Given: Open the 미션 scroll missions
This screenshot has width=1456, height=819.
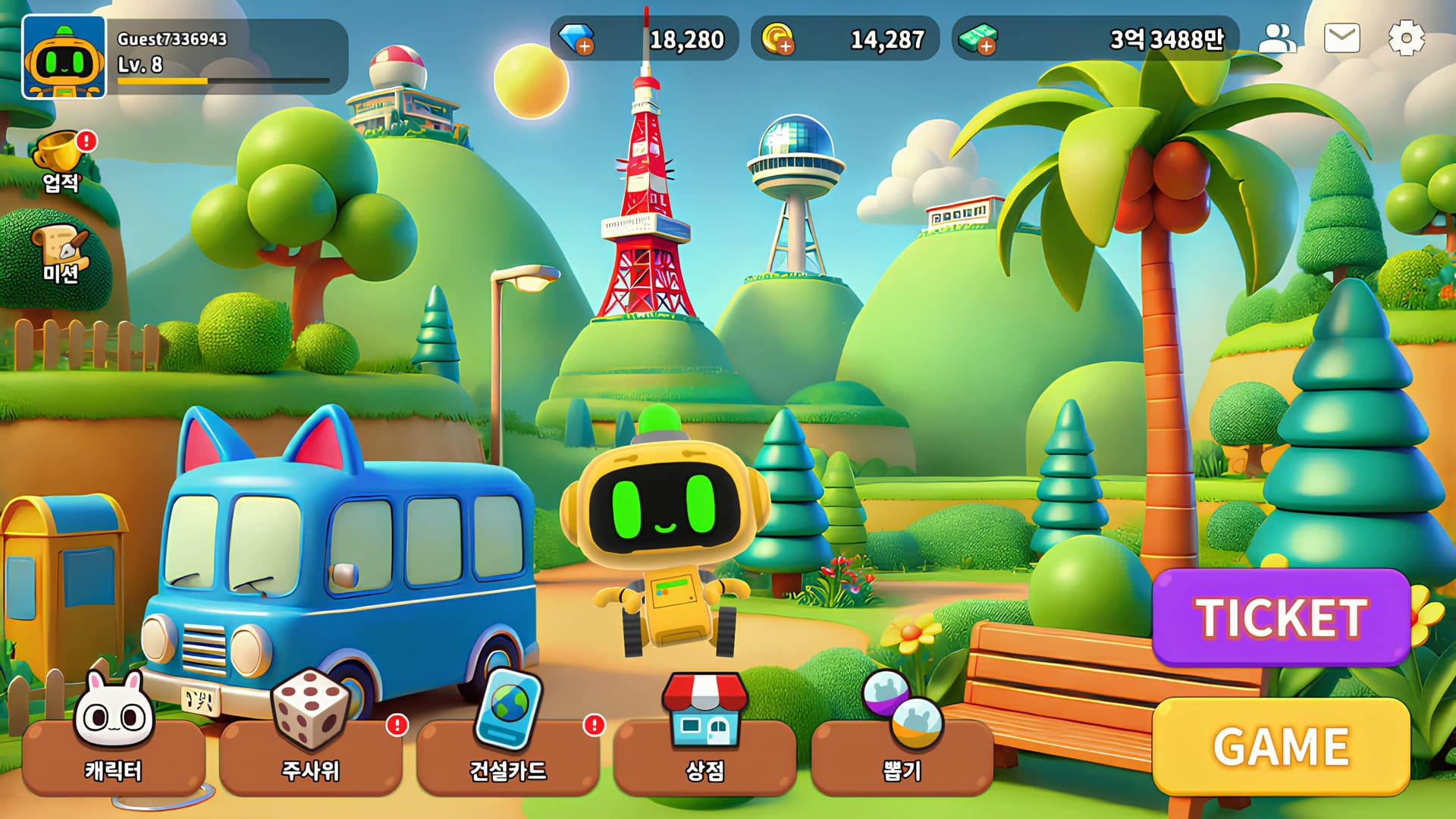Looking at the screenshot, I should click(61, 255).
